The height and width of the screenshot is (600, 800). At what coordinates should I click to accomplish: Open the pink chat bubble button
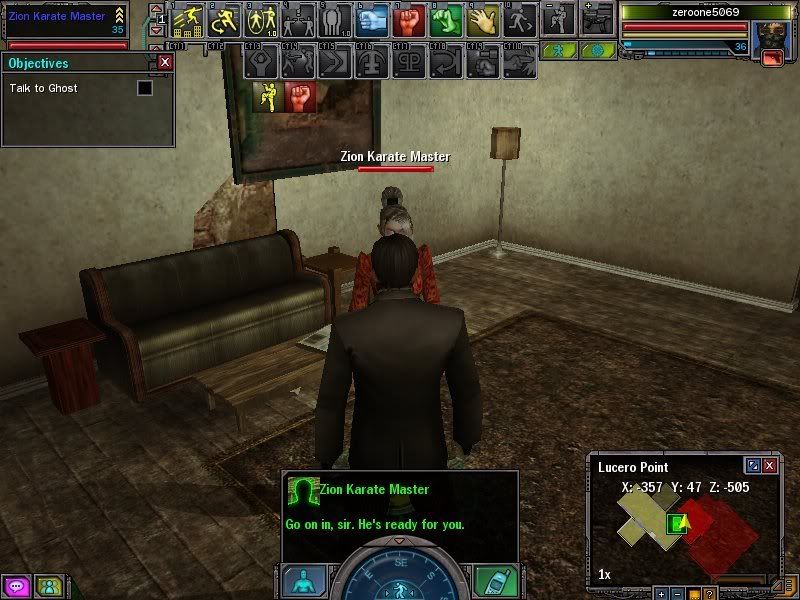pyautogui.click(x=16, y=586)
